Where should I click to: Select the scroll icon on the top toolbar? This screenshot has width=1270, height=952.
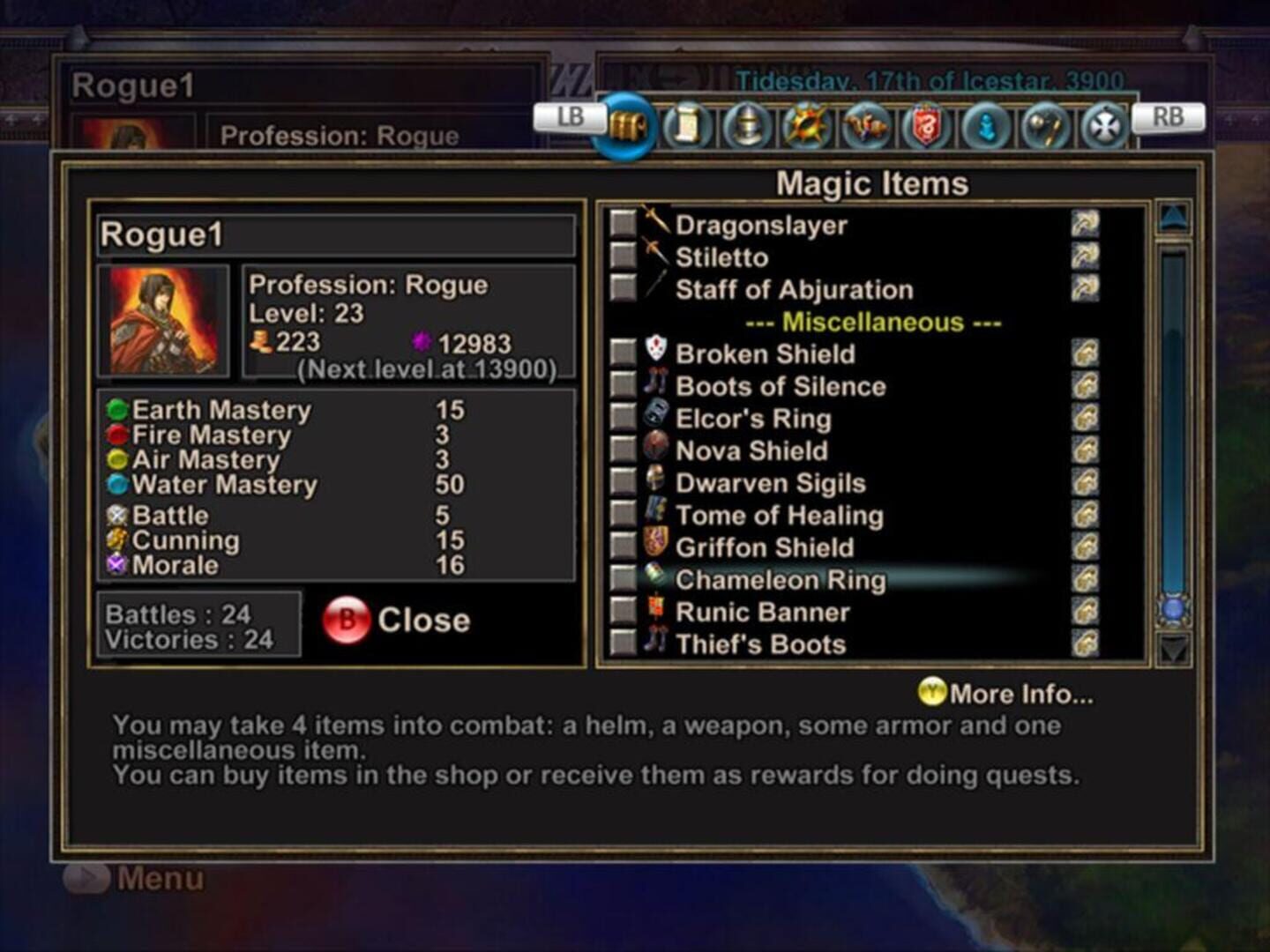pyautogui.click(x=687, y=127)
